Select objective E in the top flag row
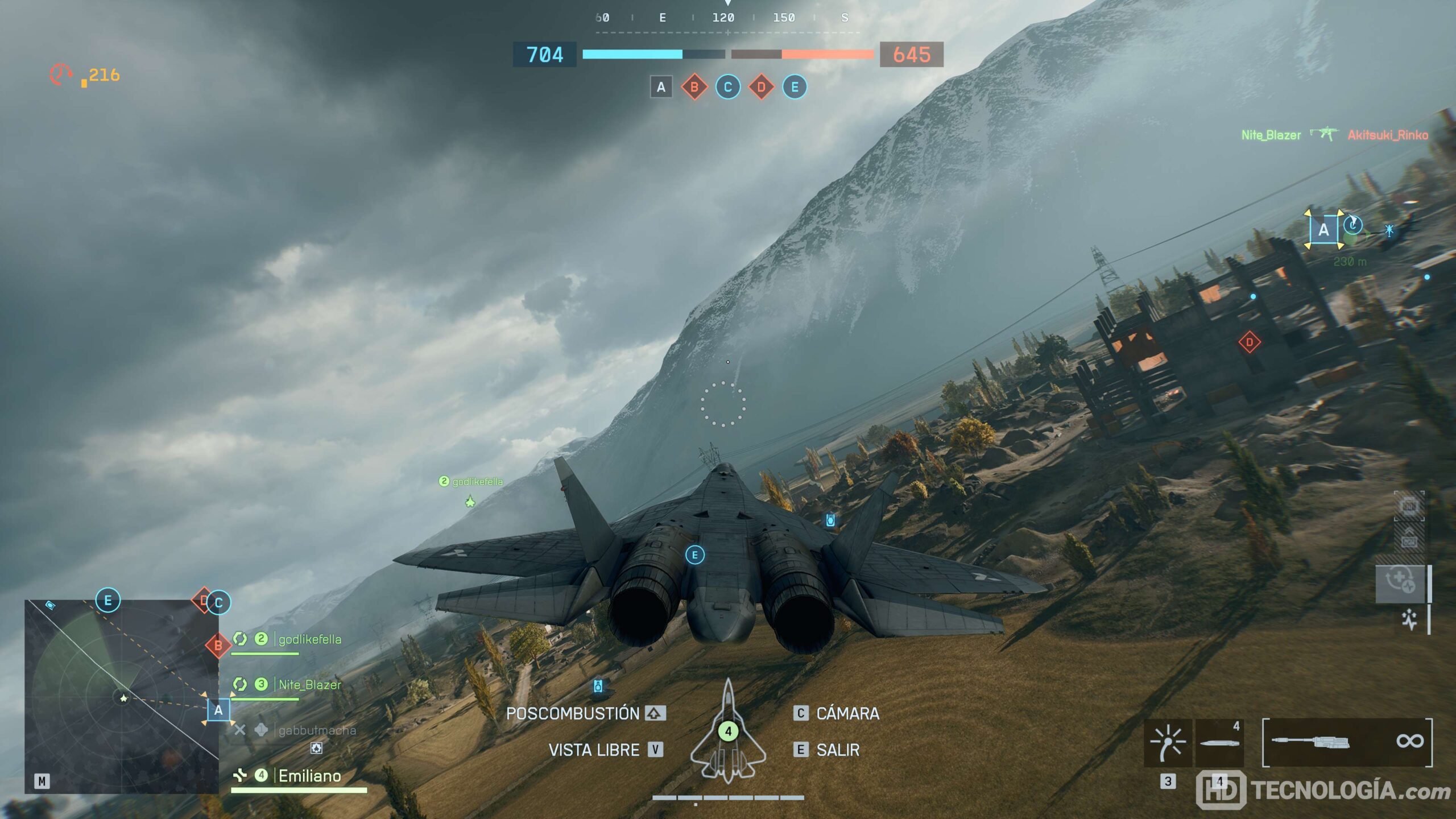1456x819 pixels. 795,87
